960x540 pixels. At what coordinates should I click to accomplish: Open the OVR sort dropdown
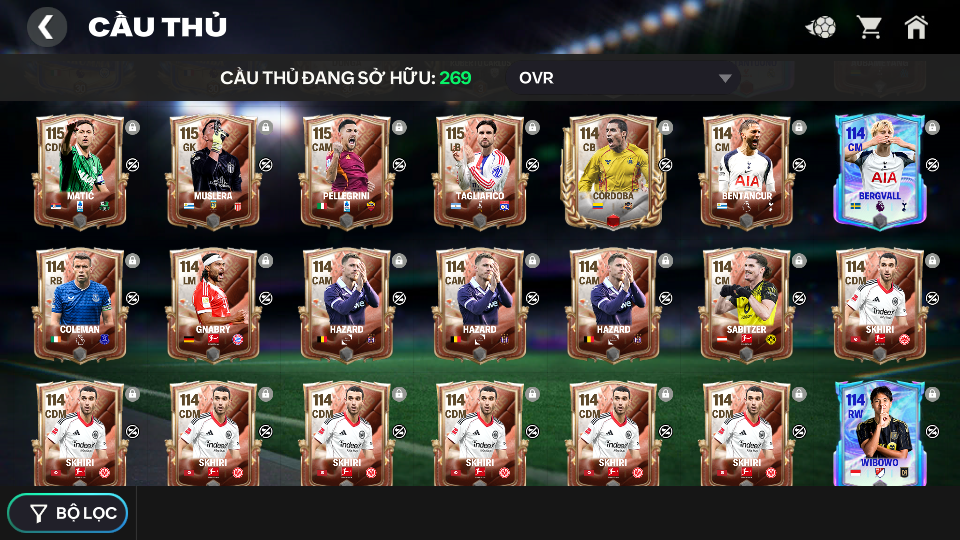coord(625,78)
